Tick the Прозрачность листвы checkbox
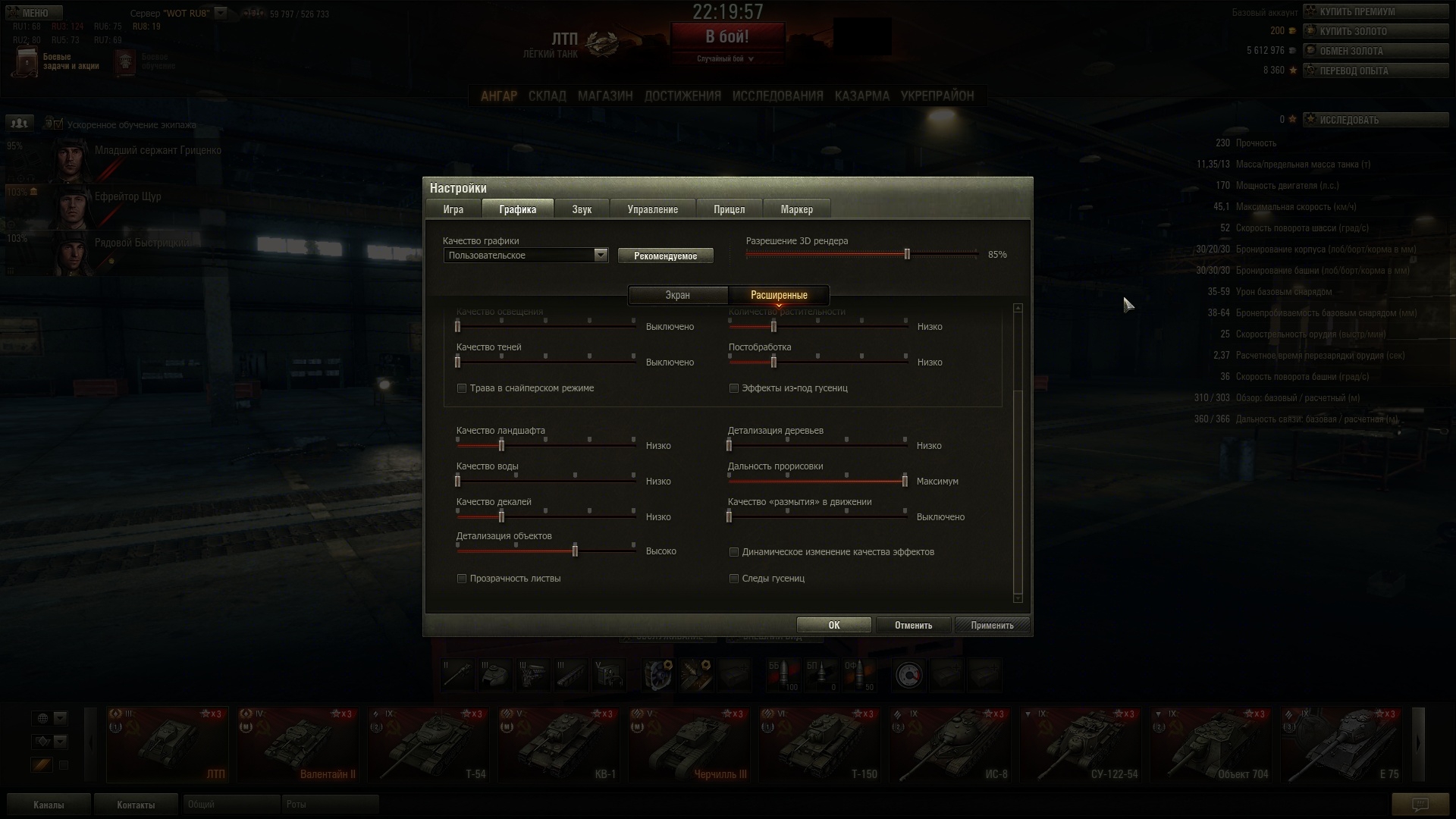The width and height of the screenshot is (1456, 819). click(x=462, y=579)
